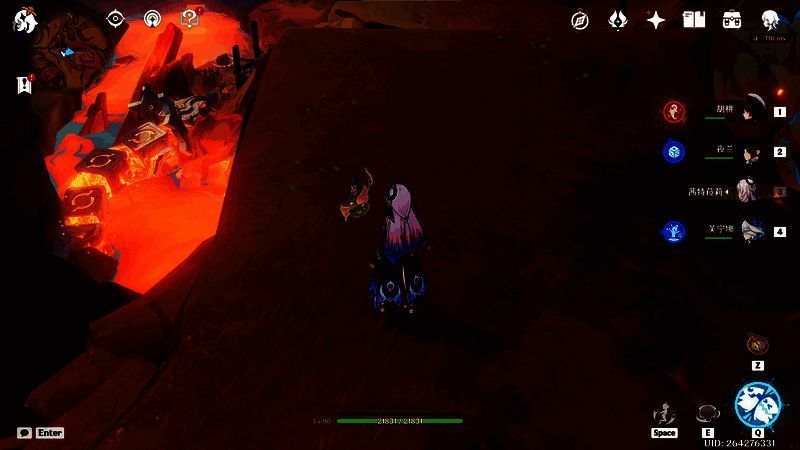This screenshot has width=800, height=450.
Task: Click the signal beacon icon in top bar
Action: tap(152, 19)
